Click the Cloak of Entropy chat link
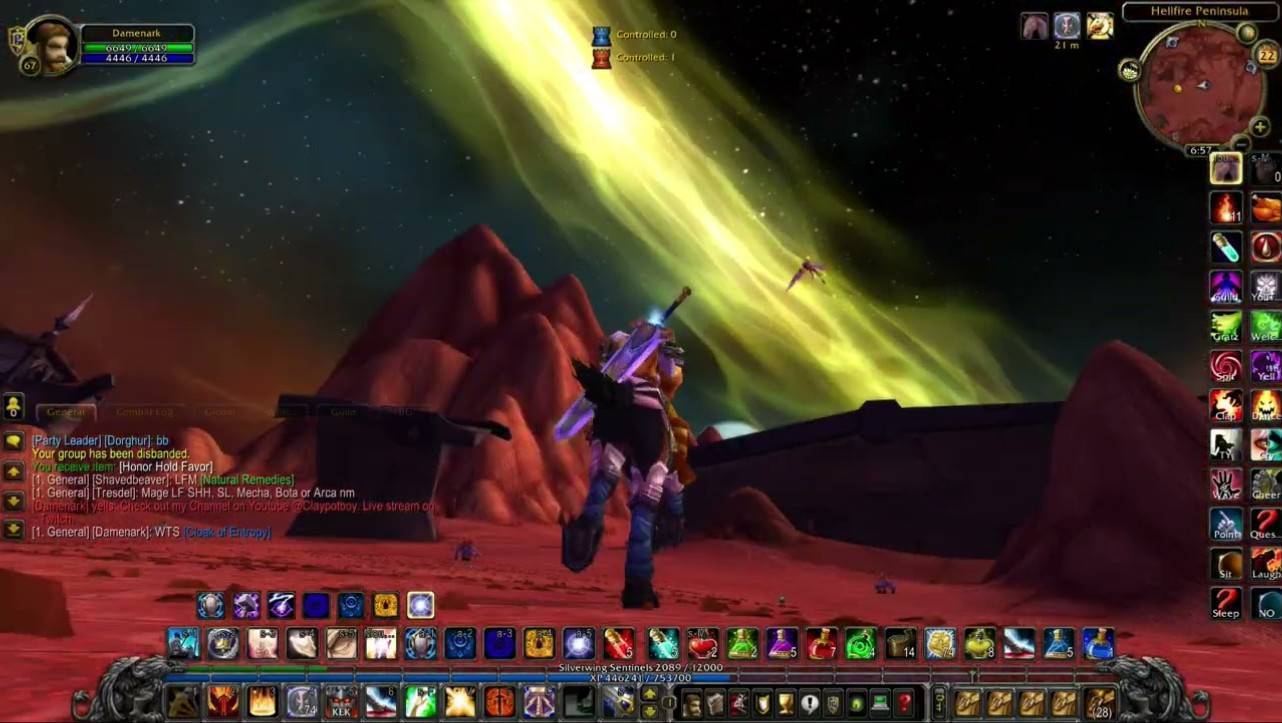Viewport: 1282px width, 723px height. [226, 533]
